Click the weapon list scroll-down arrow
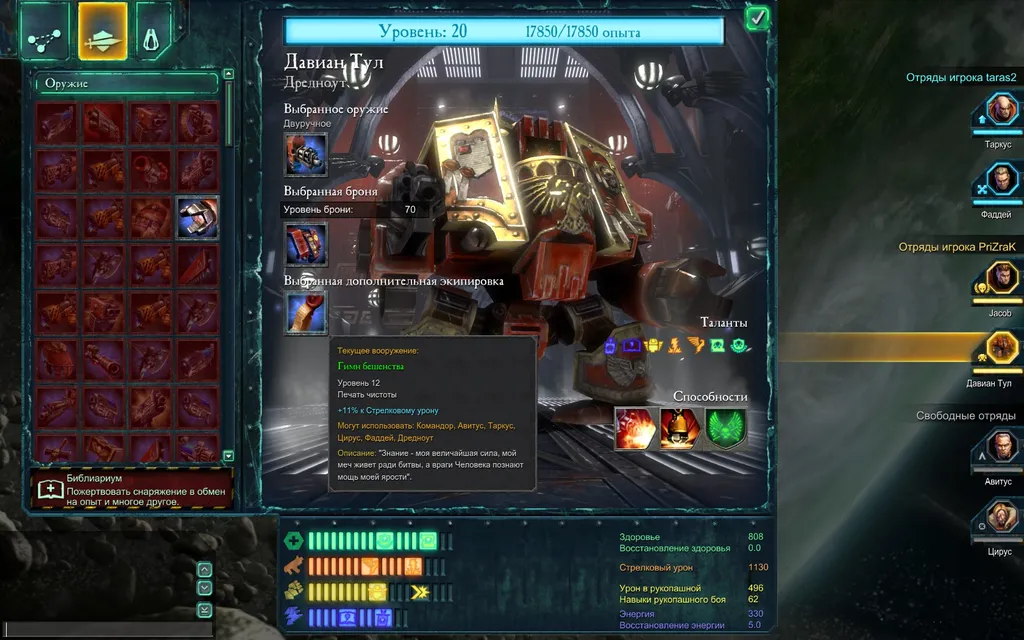 (x=228, y=455)
